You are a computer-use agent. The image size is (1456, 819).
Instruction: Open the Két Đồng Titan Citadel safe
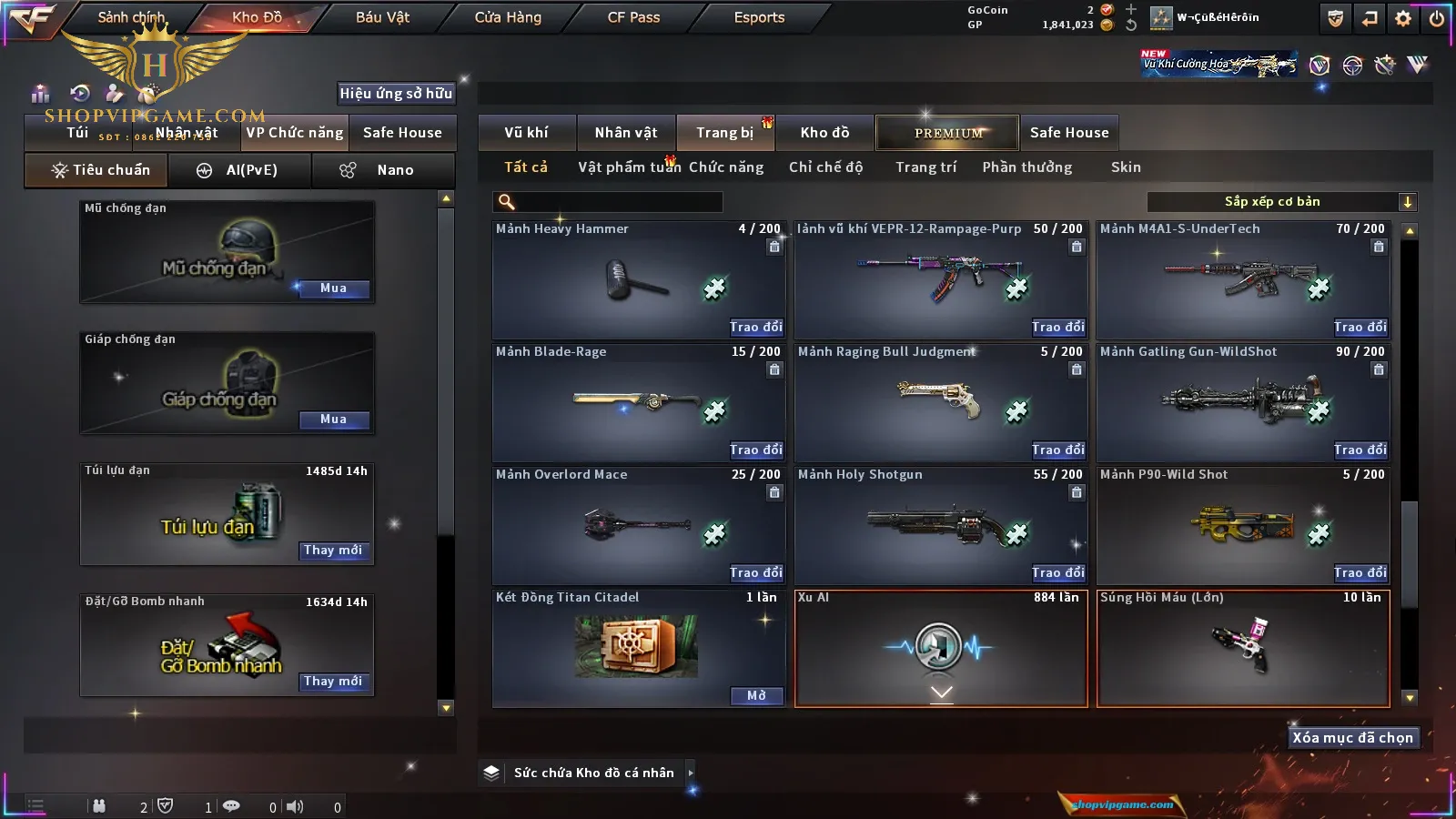tap(756, 695)
